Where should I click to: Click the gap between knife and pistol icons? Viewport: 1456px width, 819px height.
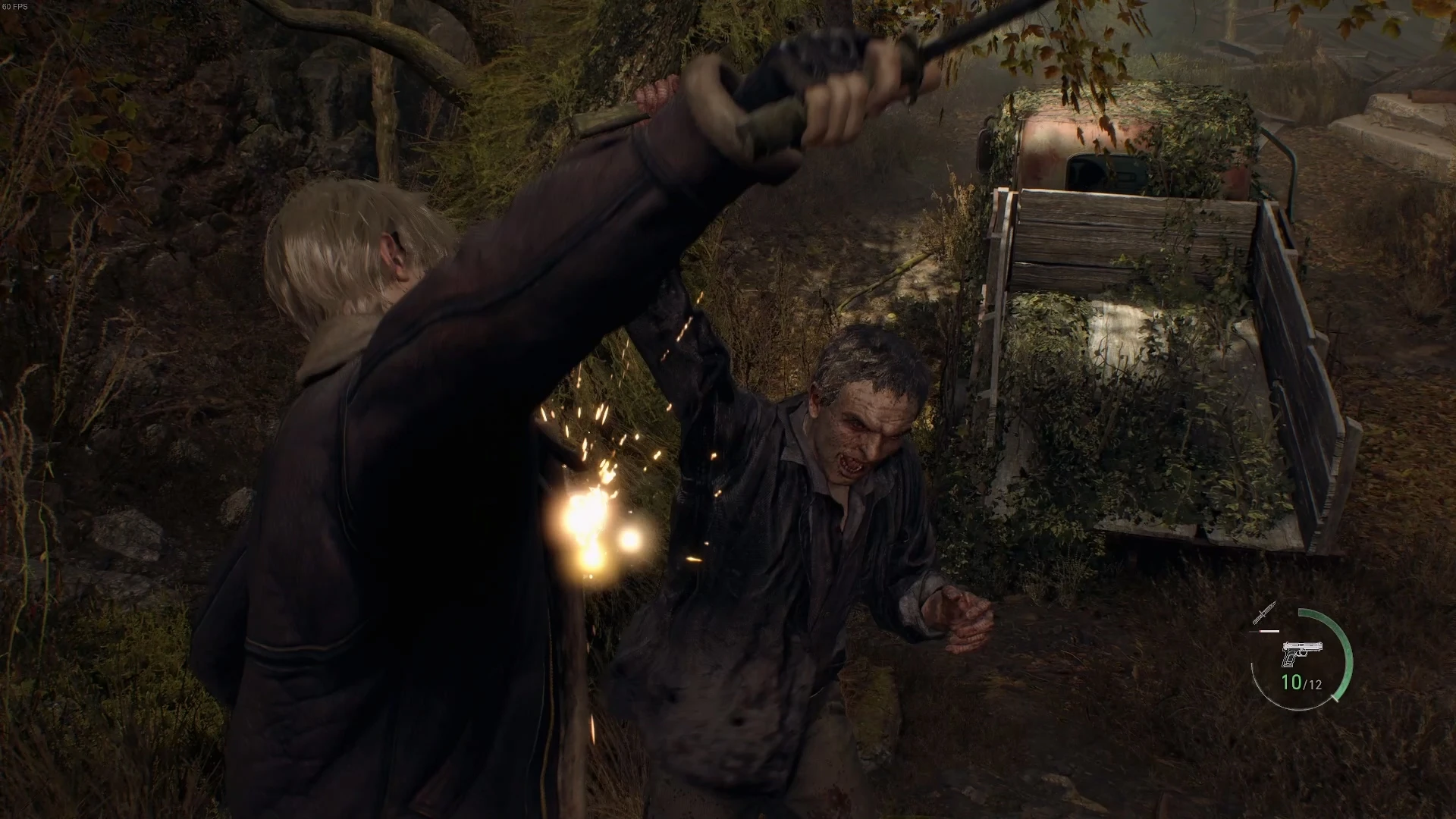pyautogui.click(x=1275, y=635)
